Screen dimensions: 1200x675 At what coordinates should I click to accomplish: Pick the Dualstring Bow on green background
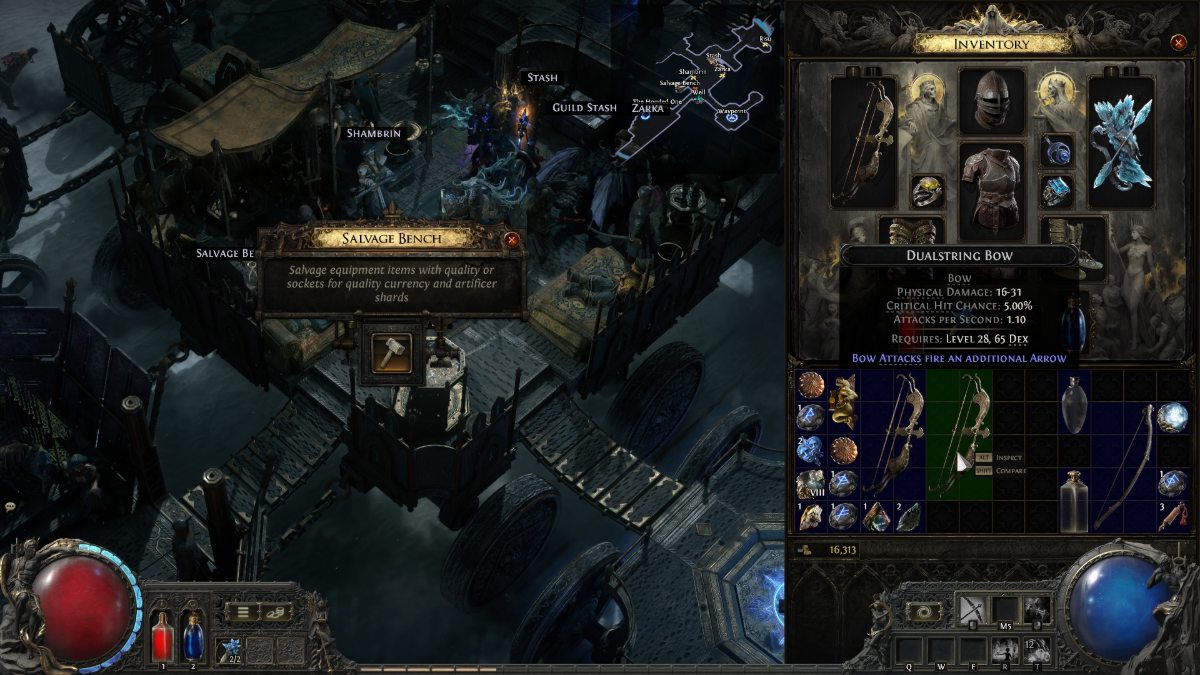(959, 435)
